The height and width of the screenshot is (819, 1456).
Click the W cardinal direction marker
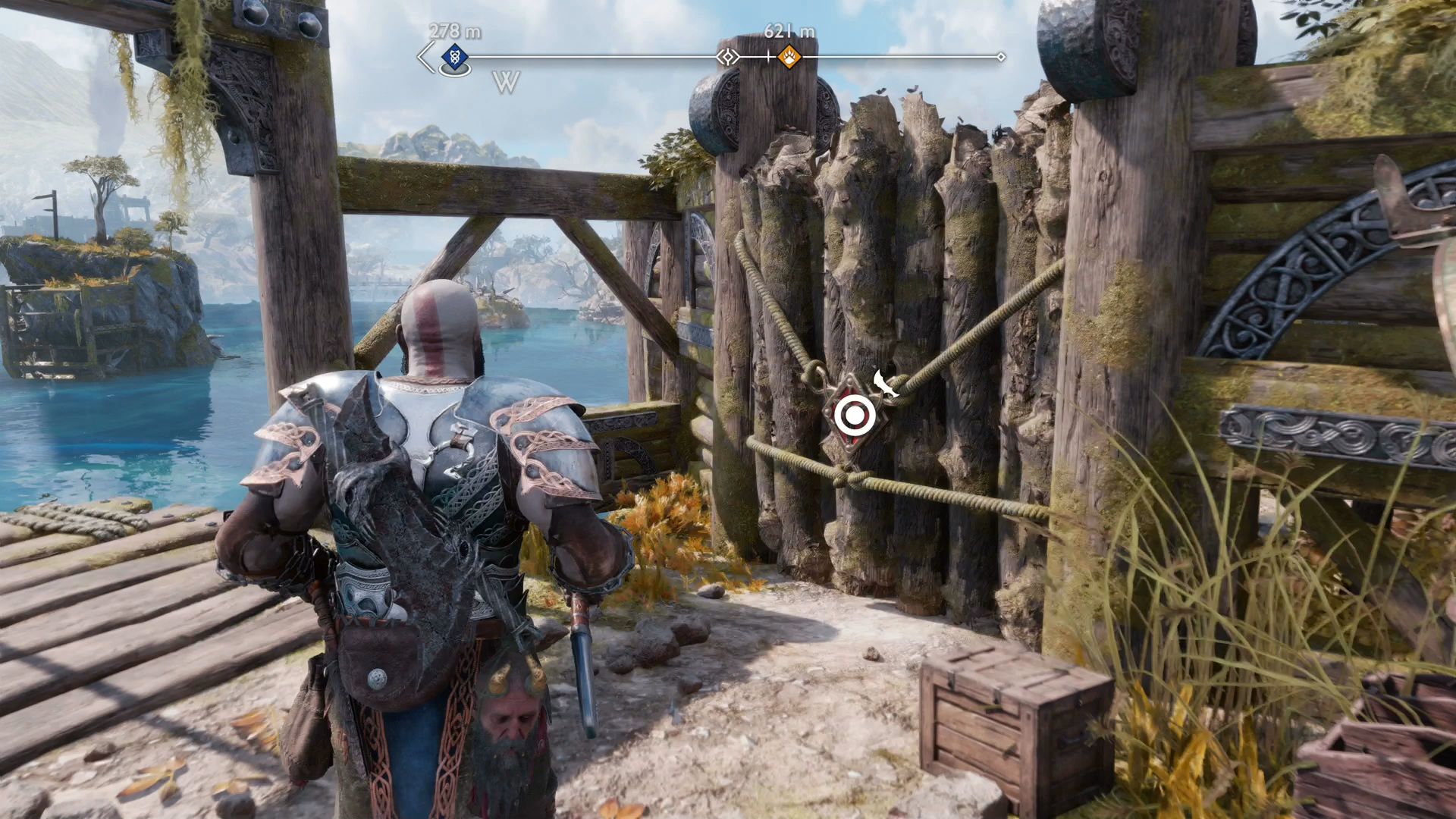coord(507,81)
